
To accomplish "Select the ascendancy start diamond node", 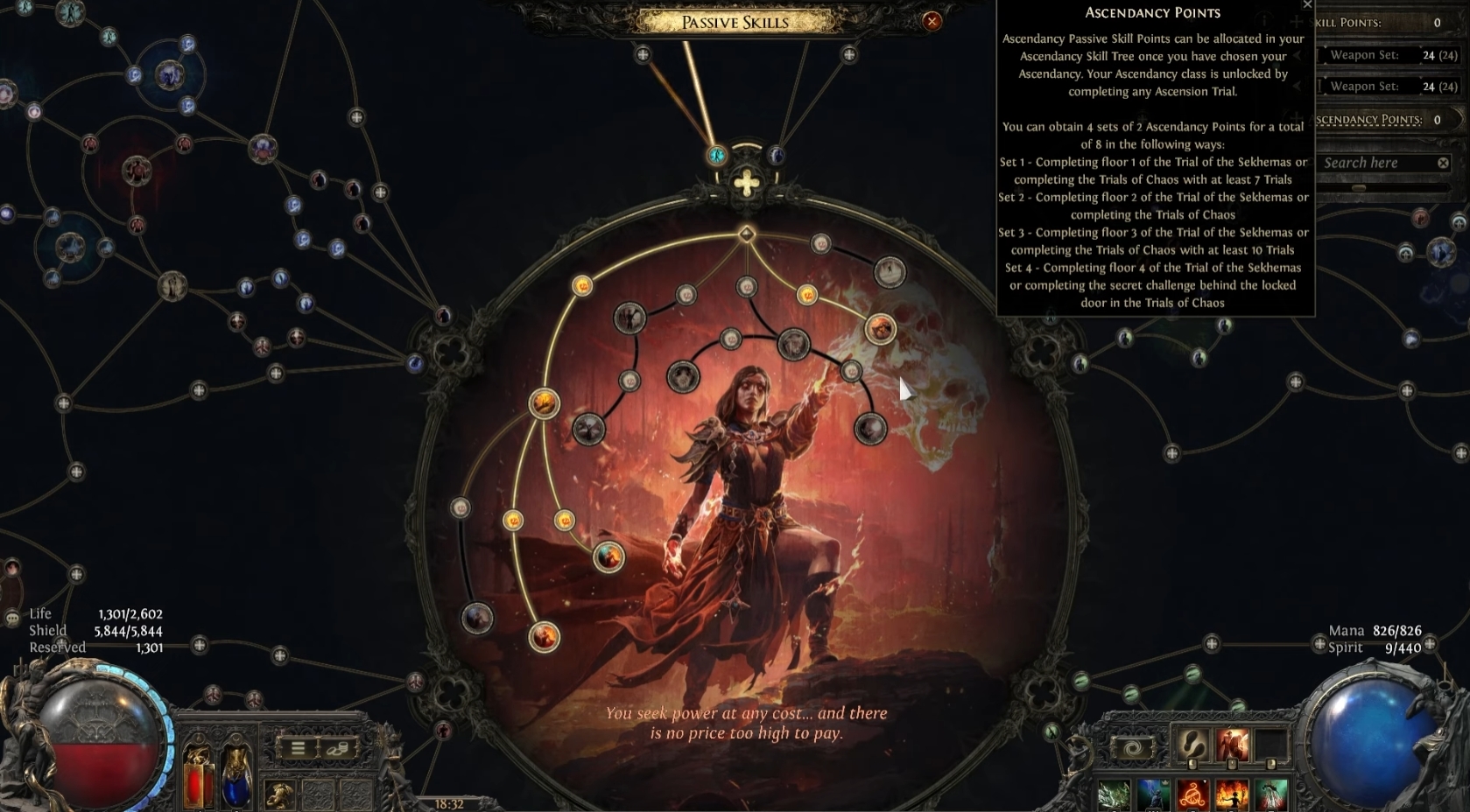I will (x=746, y=234).
